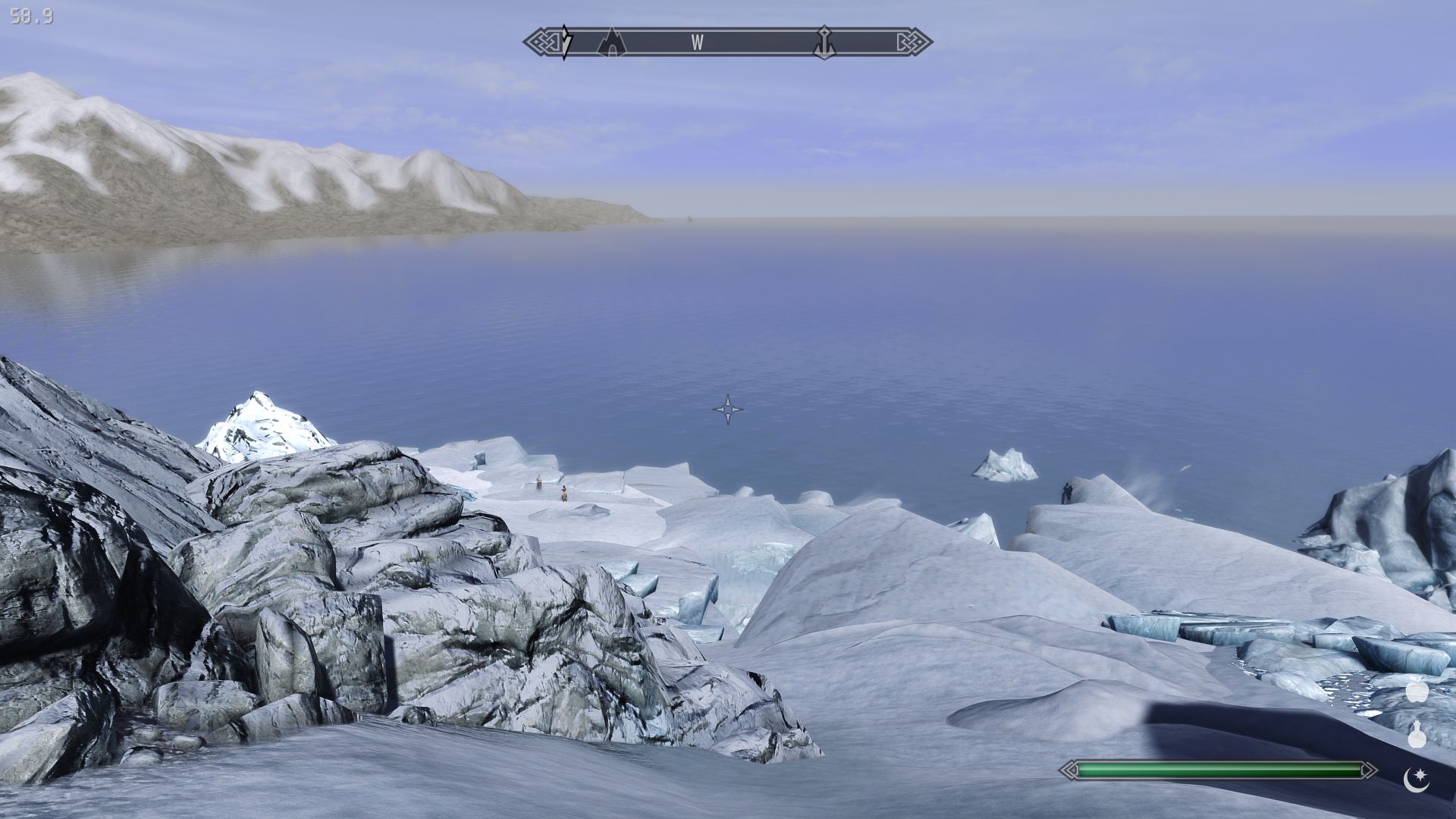Screen dimensions: 1456x819
Task: Click the apple hunger status icon
Action: [1416, 692]
